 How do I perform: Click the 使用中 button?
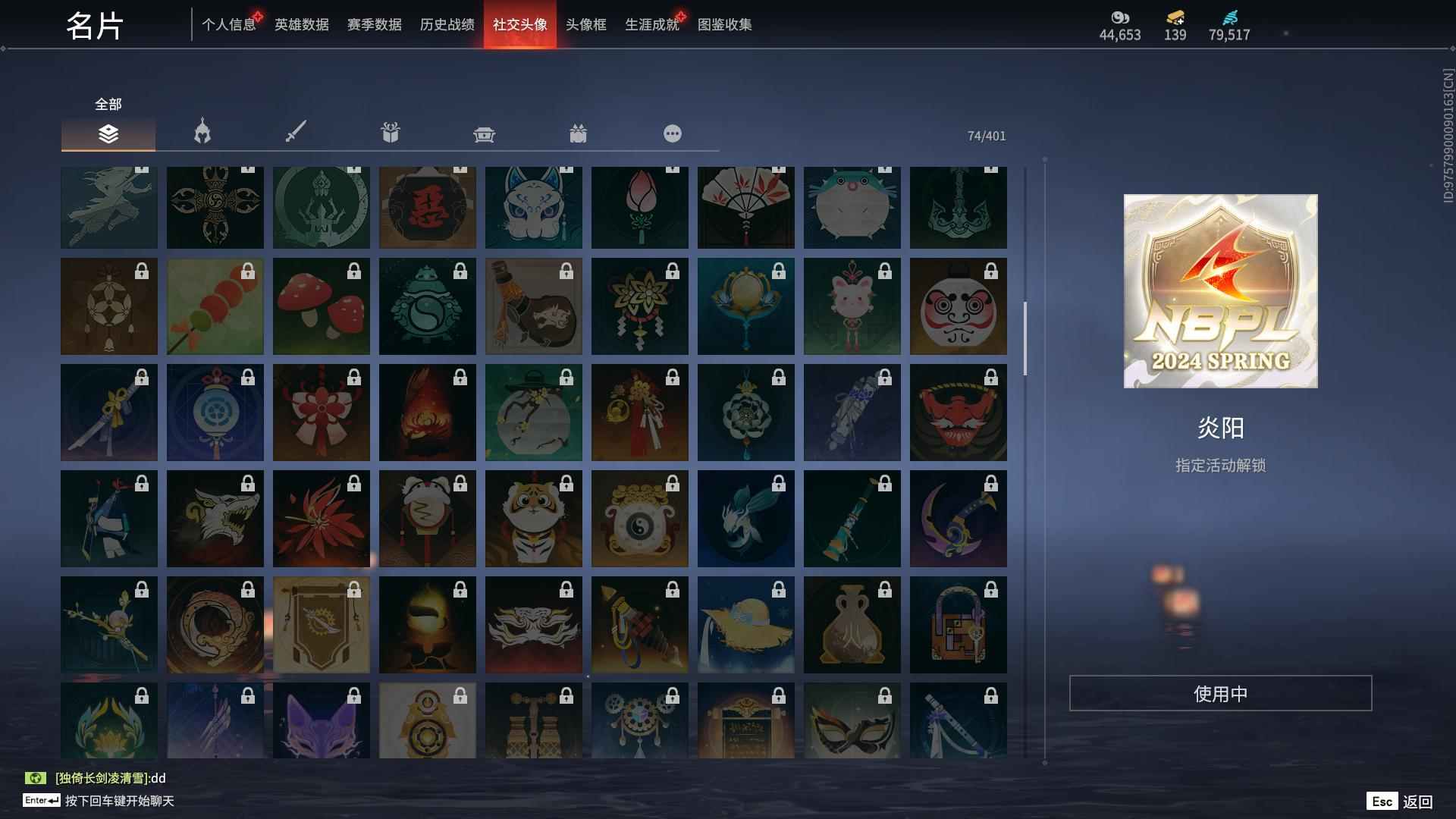1219,692
